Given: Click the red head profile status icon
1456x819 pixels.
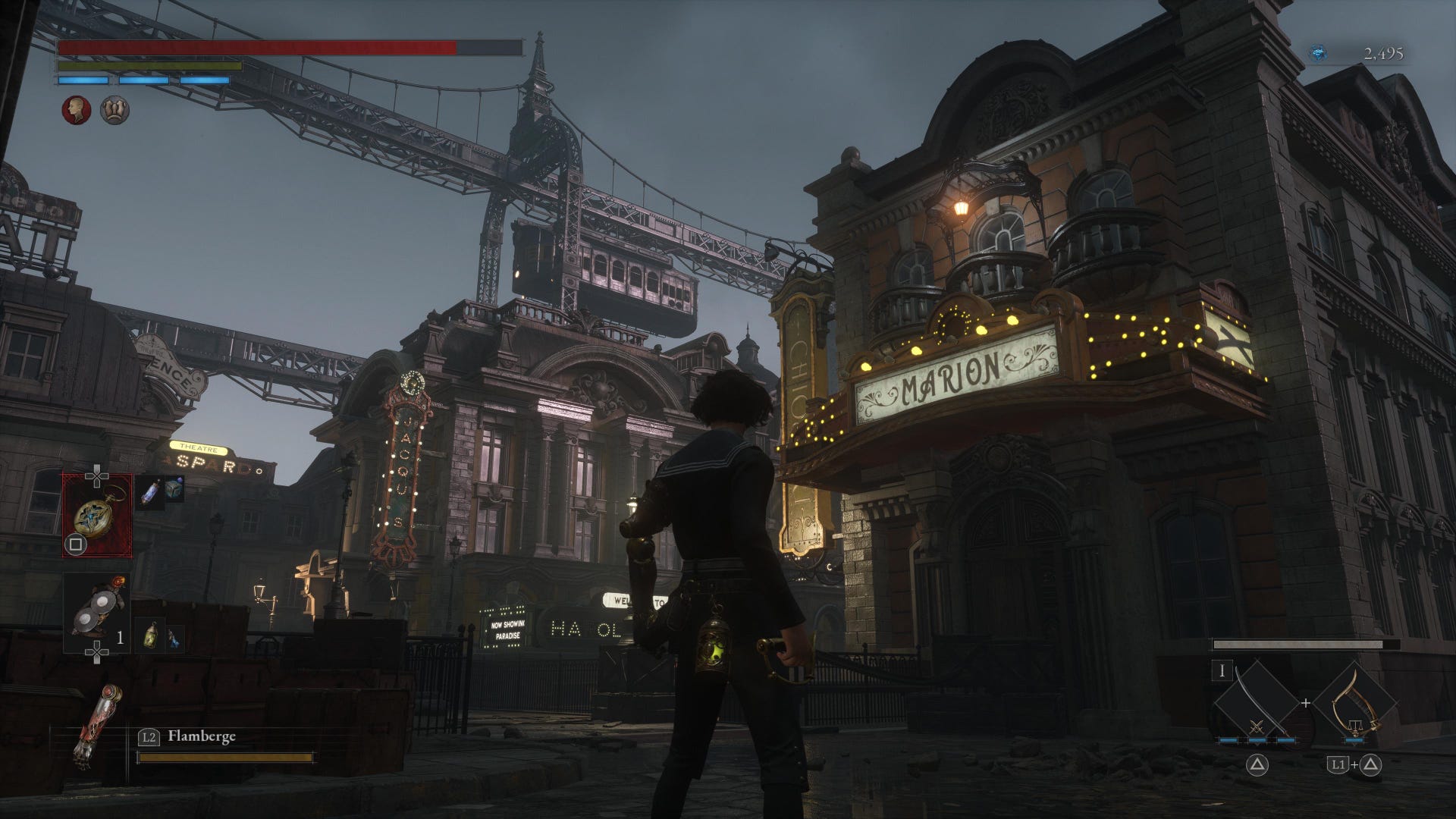Looking at the screenshot, I should click(x=76, y=111).
